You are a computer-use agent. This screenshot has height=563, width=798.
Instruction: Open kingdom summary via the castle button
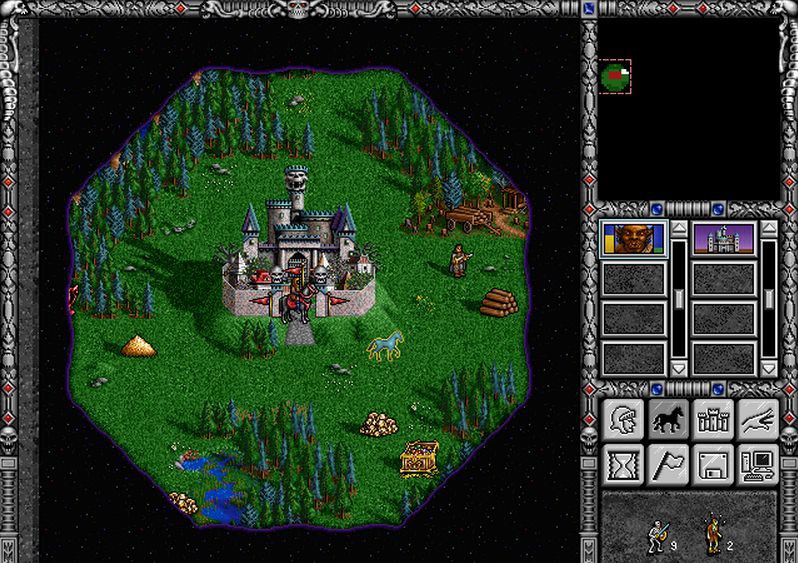pyautogui.click(x=713, y=419)
